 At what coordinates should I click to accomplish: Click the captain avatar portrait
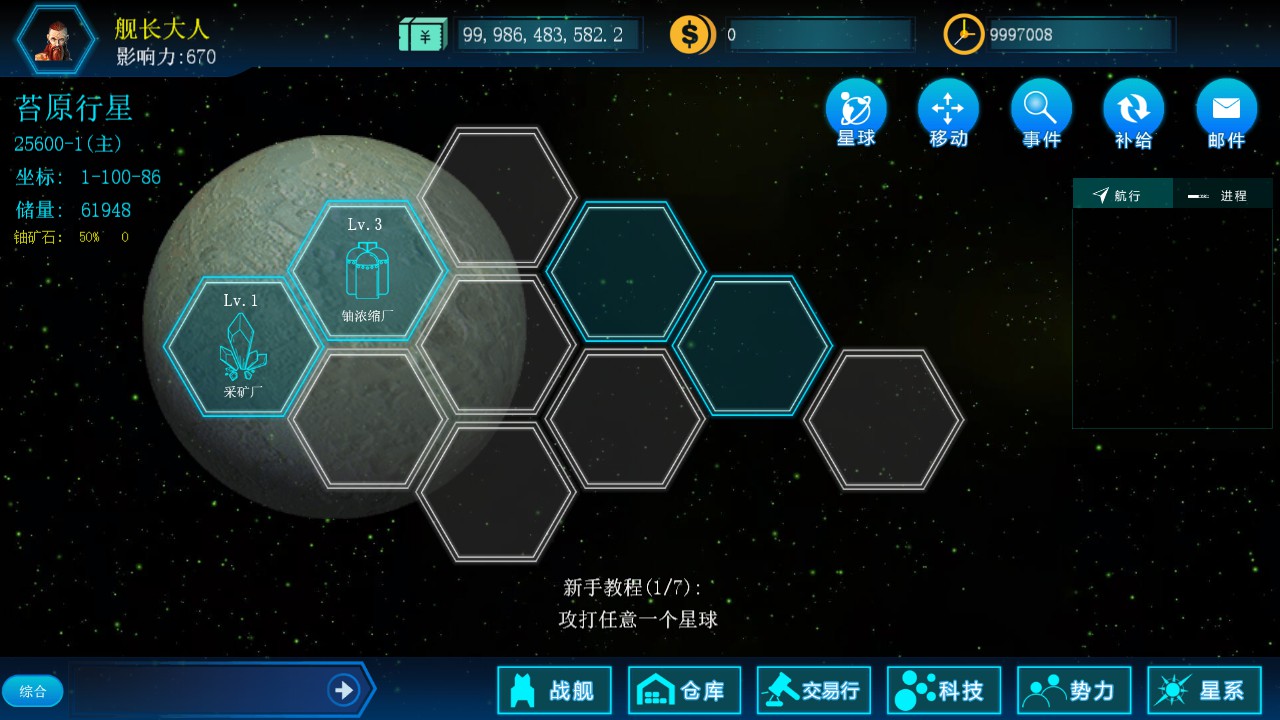pyautogui.click(x=55, y=38)
